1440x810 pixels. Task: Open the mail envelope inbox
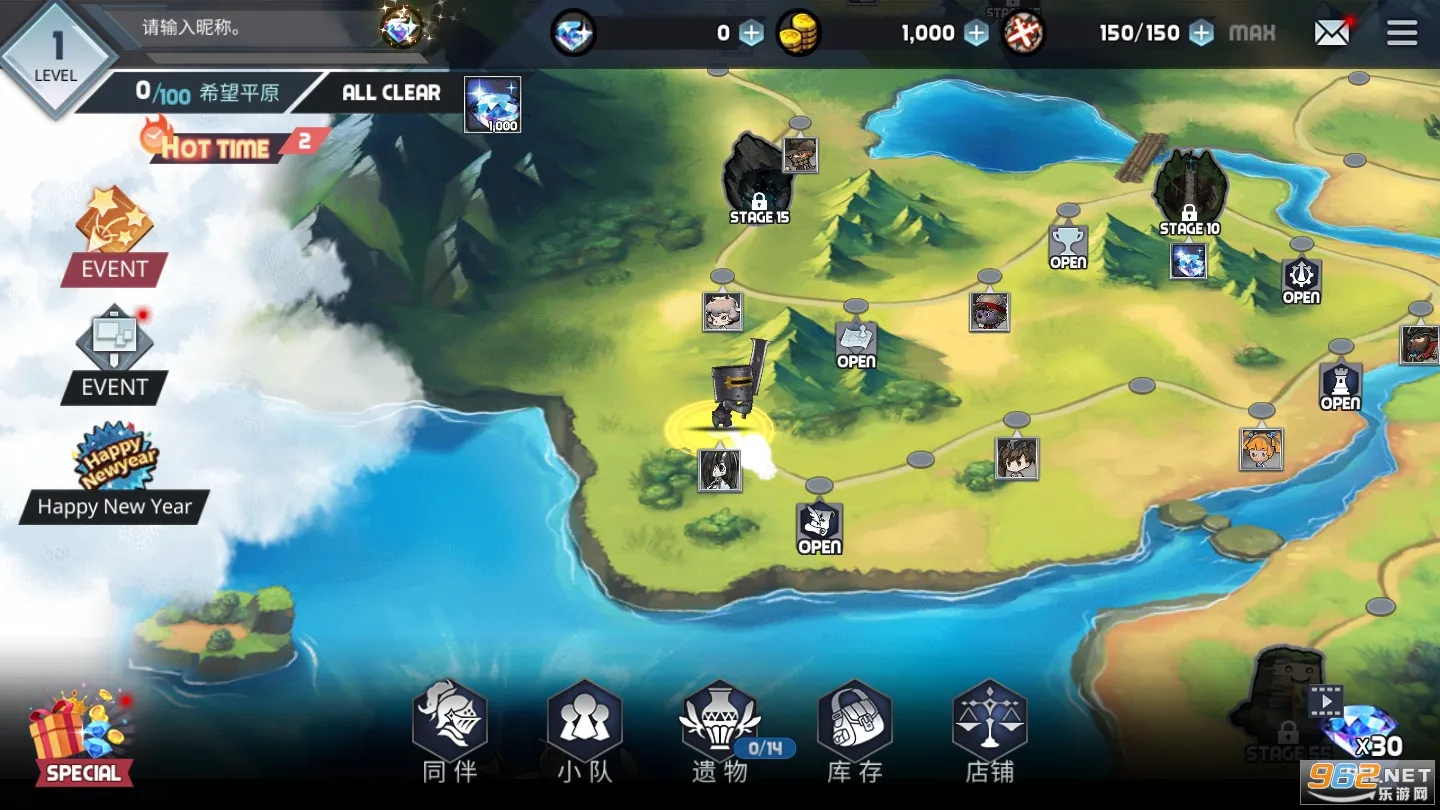point(1332,33)
